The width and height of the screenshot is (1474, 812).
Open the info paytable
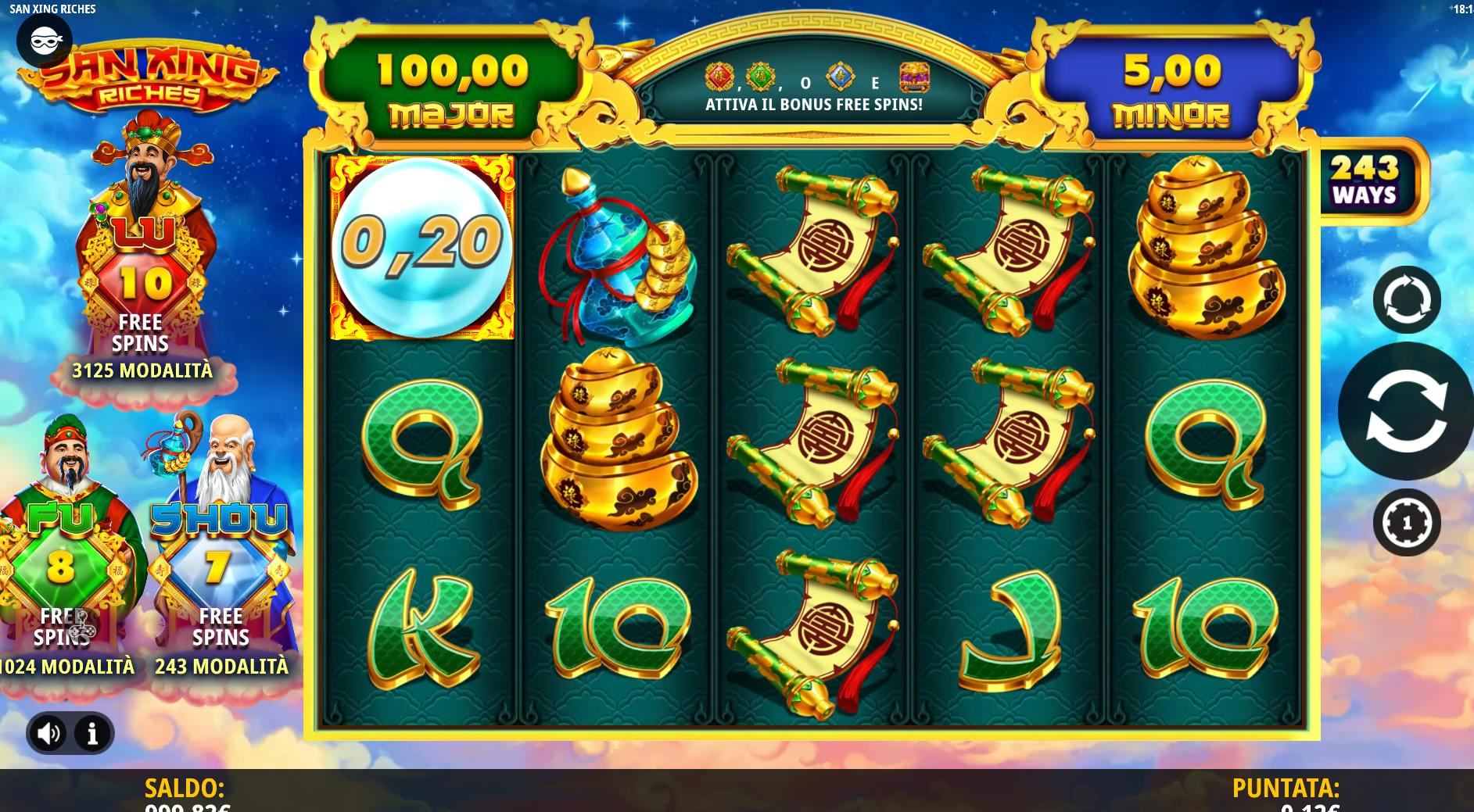92,733
